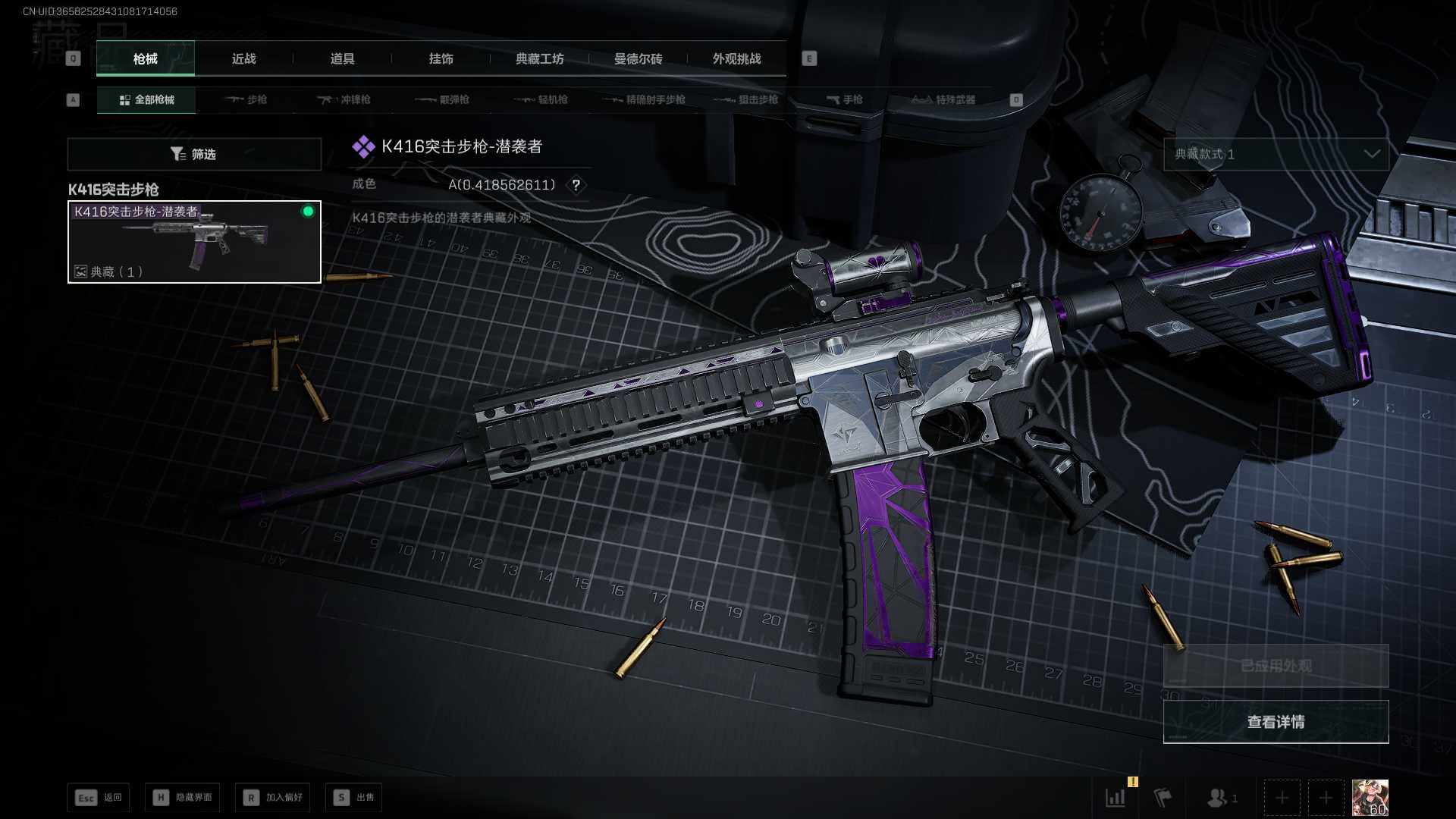Go to the 典藏工坊 workshop tab

point(539,59)
